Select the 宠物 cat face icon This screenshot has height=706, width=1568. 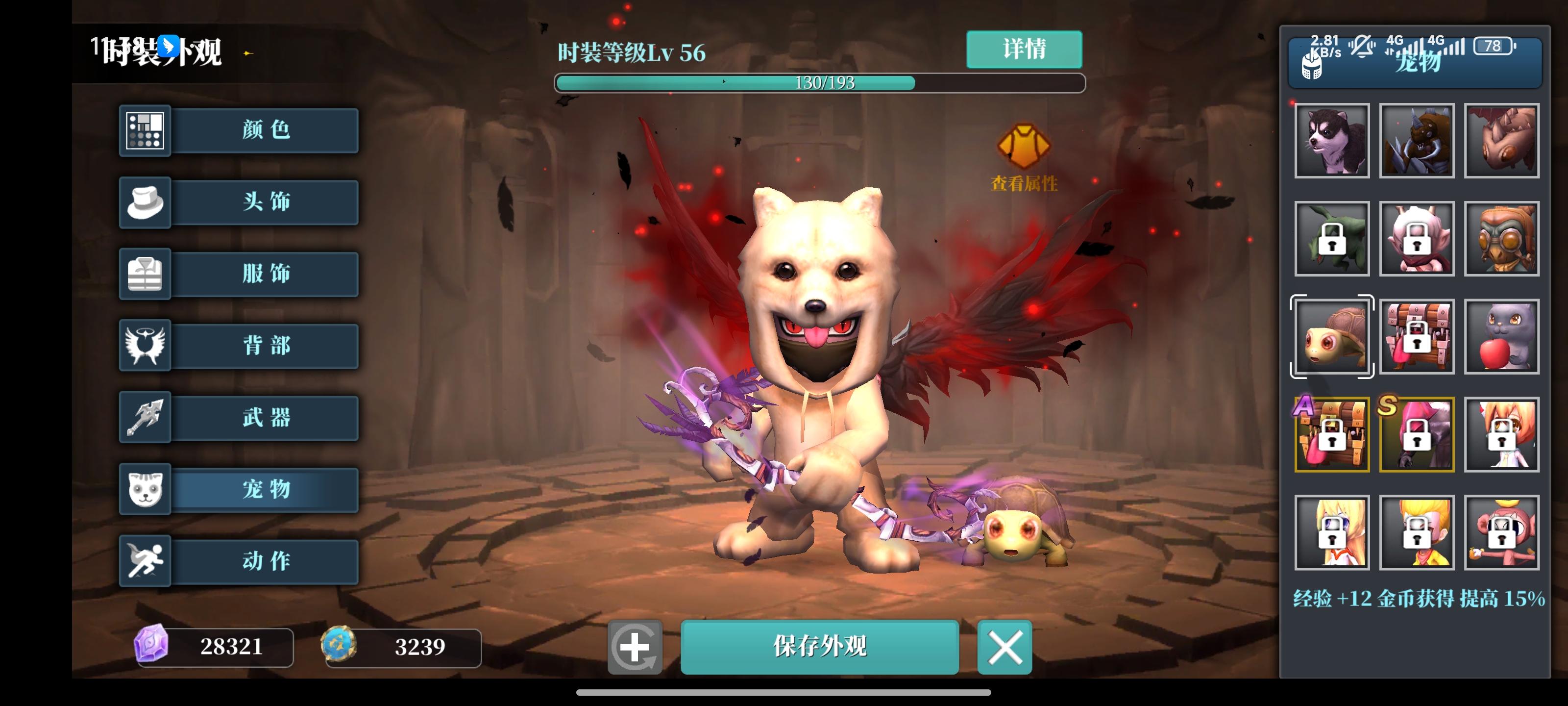[145, 490]
